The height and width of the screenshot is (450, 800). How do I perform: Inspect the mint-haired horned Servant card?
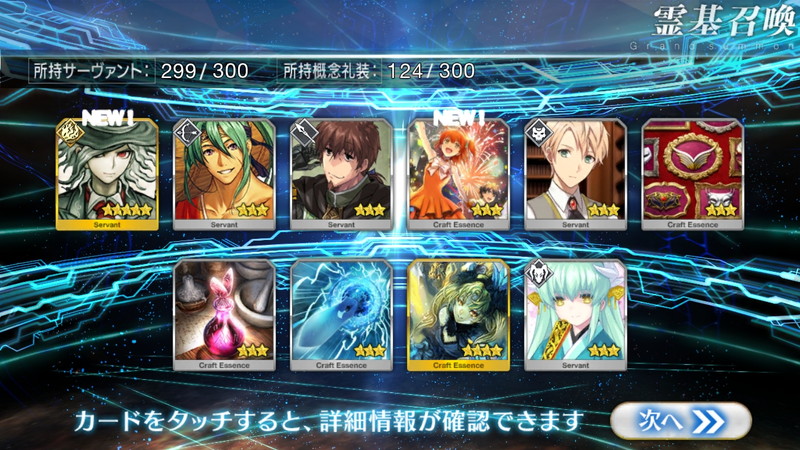575,314
